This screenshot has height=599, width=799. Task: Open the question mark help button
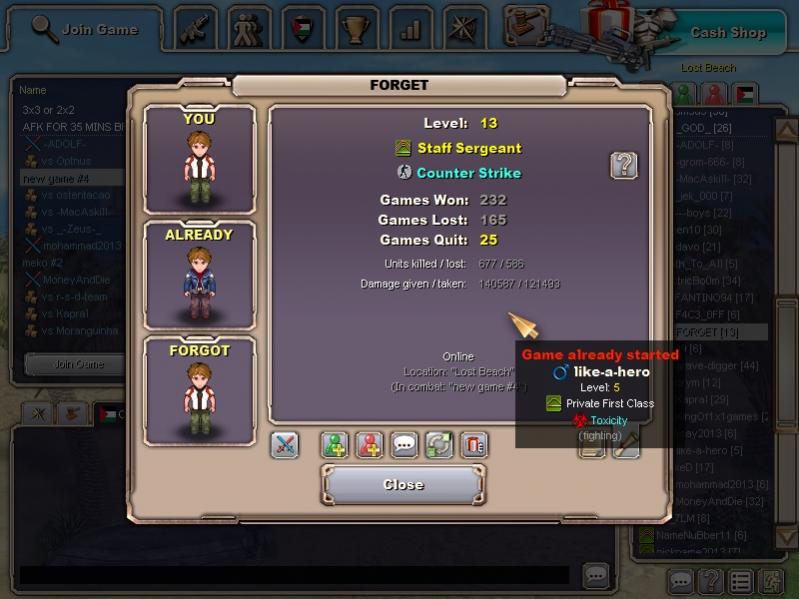click(624, 165)
